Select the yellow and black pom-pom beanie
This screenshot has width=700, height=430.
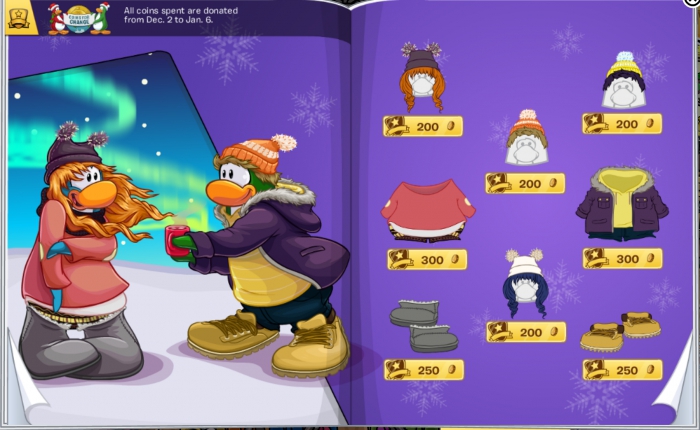pyautogui.click(x=622, y=79)
